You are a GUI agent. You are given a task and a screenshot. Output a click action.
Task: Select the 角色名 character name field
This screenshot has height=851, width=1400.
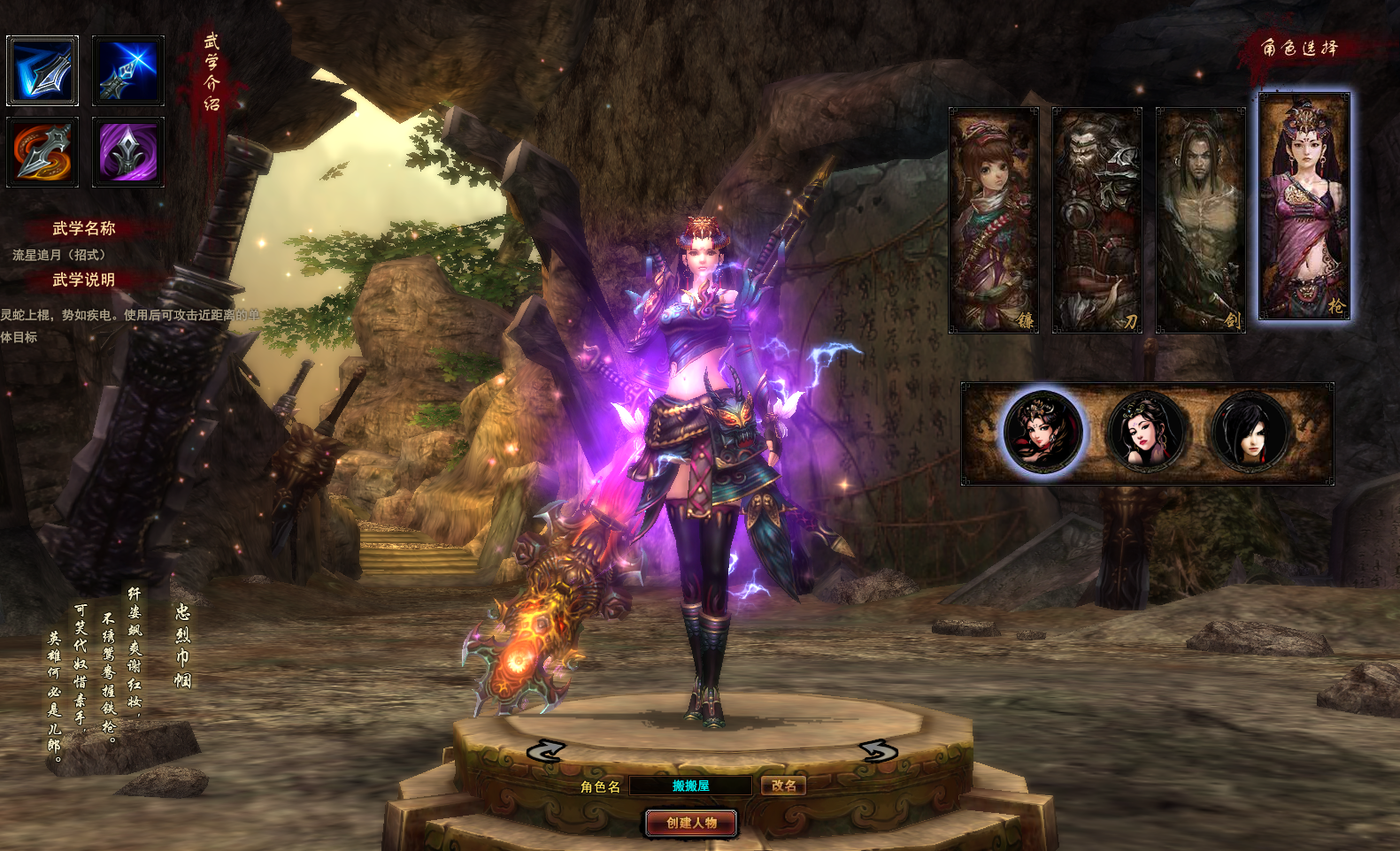[x=690, y=786]
